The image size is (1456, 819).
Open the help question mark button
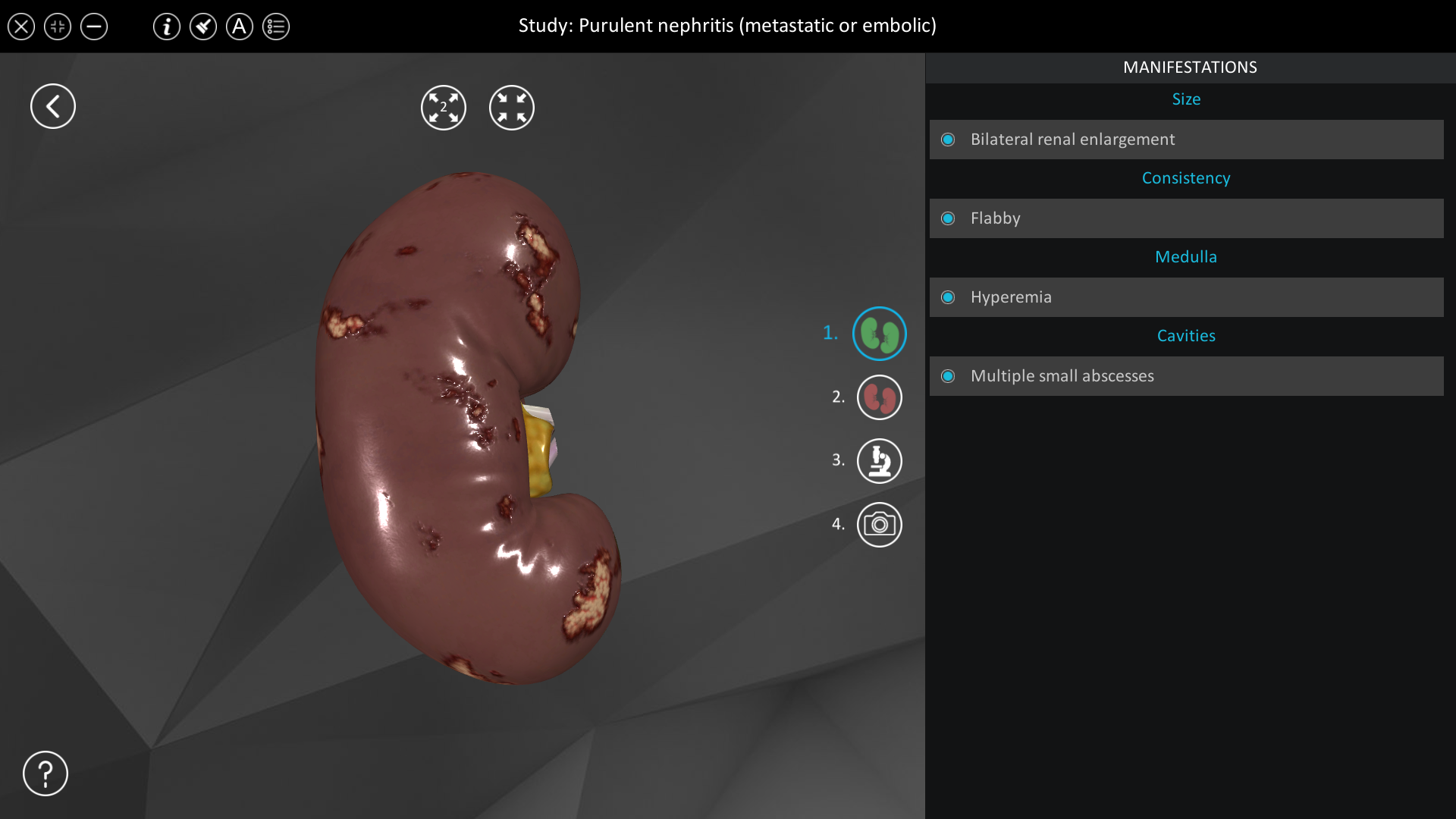45,773
